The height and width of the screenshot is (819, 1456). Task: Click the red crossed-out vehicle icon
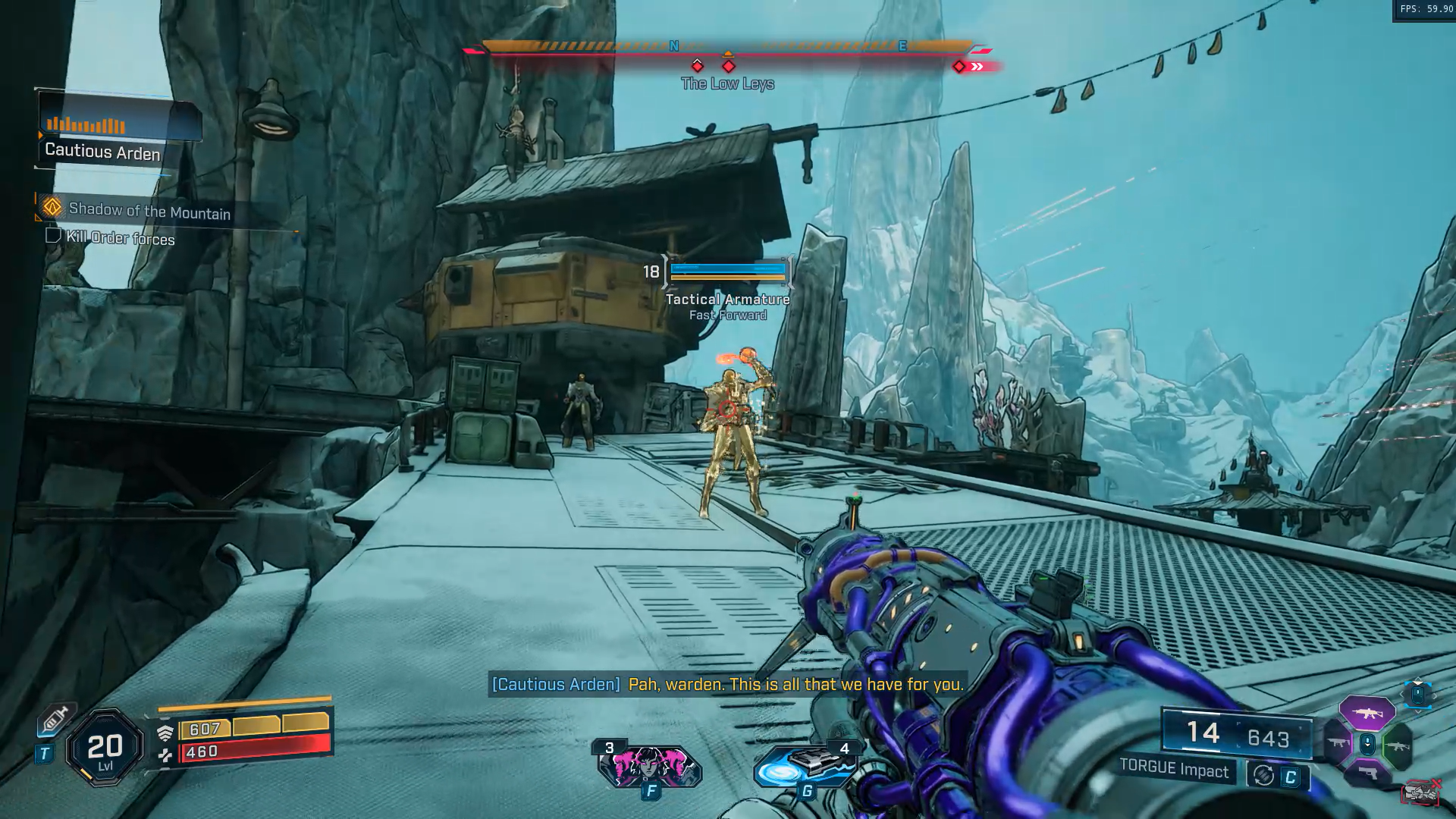click(x=1420, y=792)
